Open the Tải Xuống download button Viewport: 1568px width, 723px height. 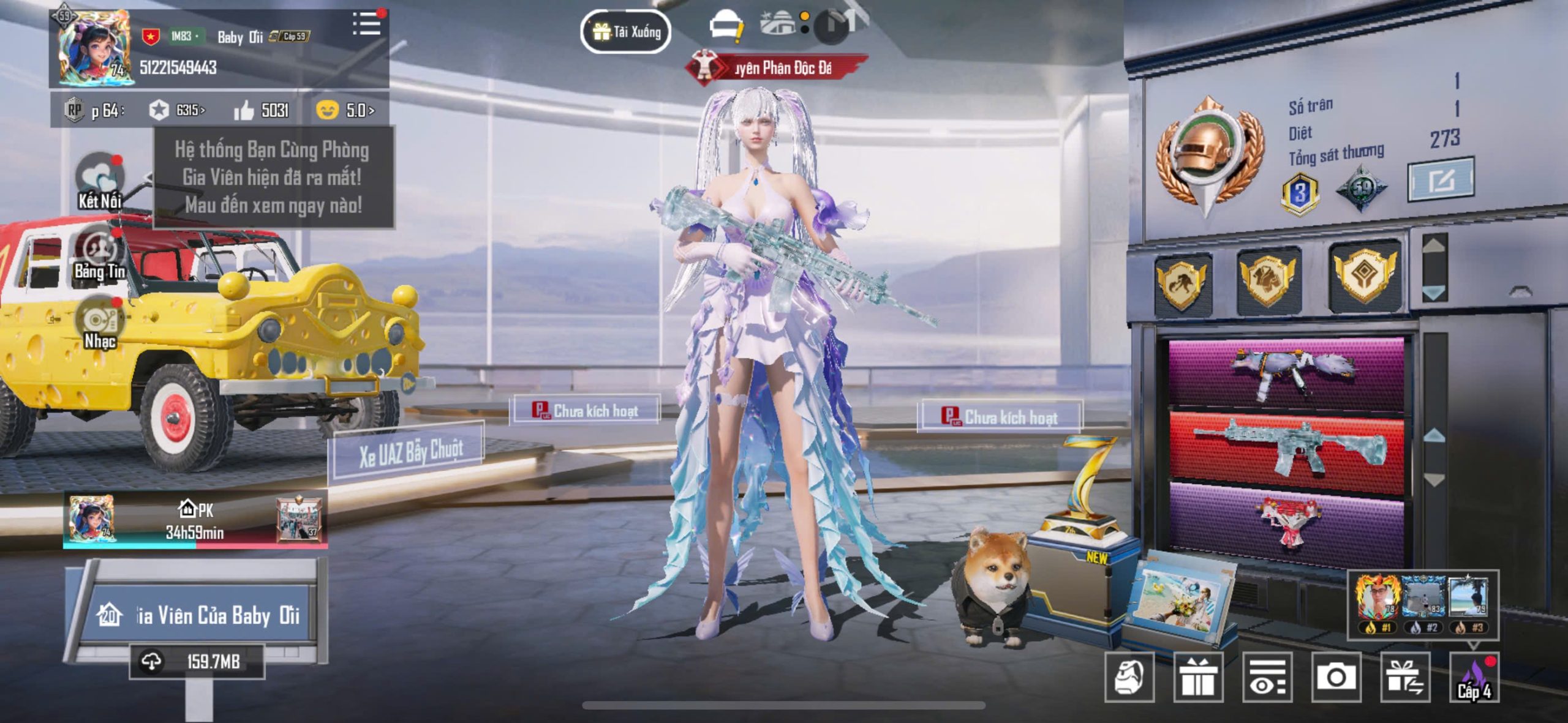[625, 31]
